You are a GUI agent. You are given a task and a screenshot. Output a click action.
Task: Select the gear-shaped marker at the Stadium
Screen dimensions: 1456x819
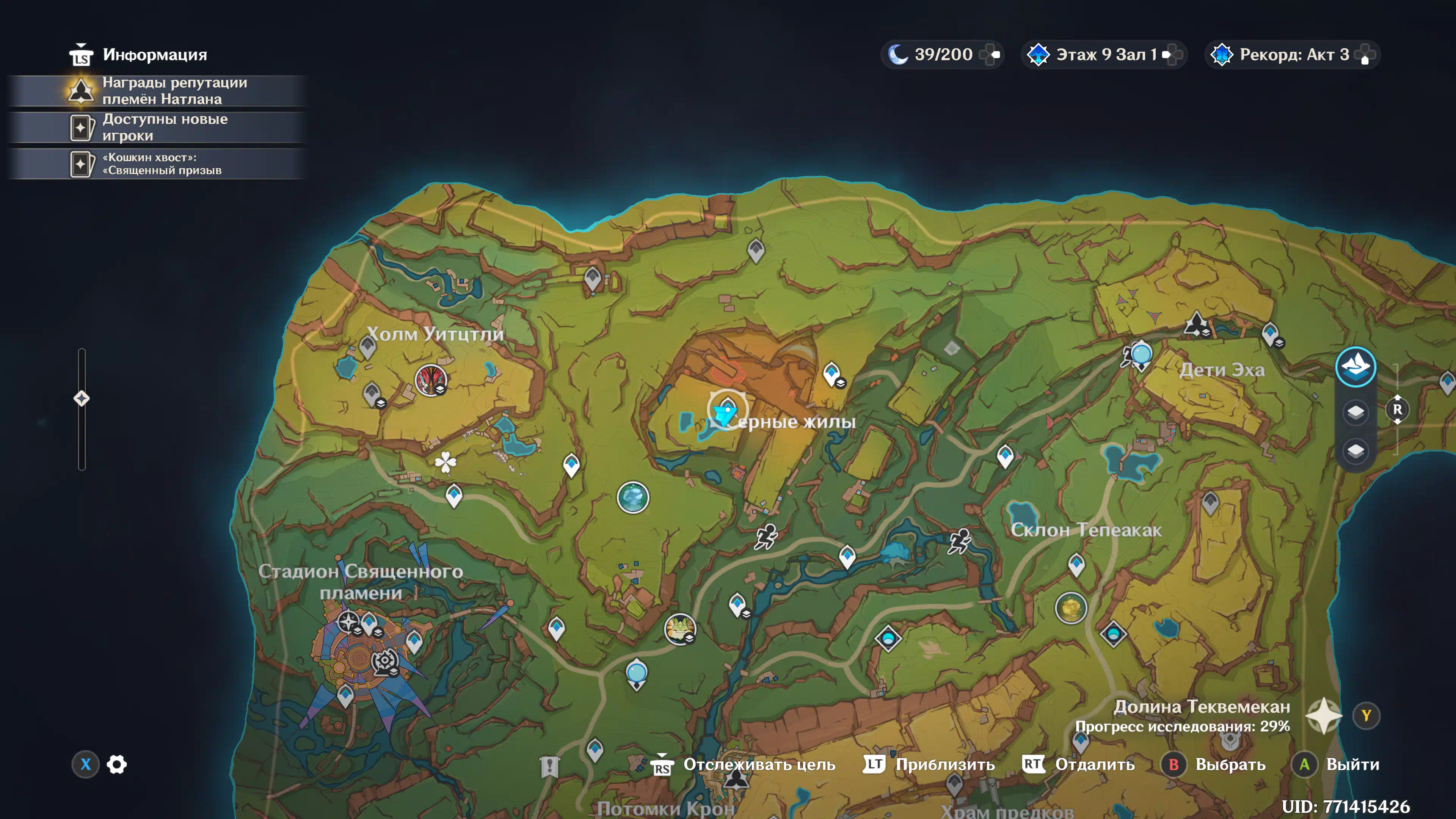click(x=385, y=660)
